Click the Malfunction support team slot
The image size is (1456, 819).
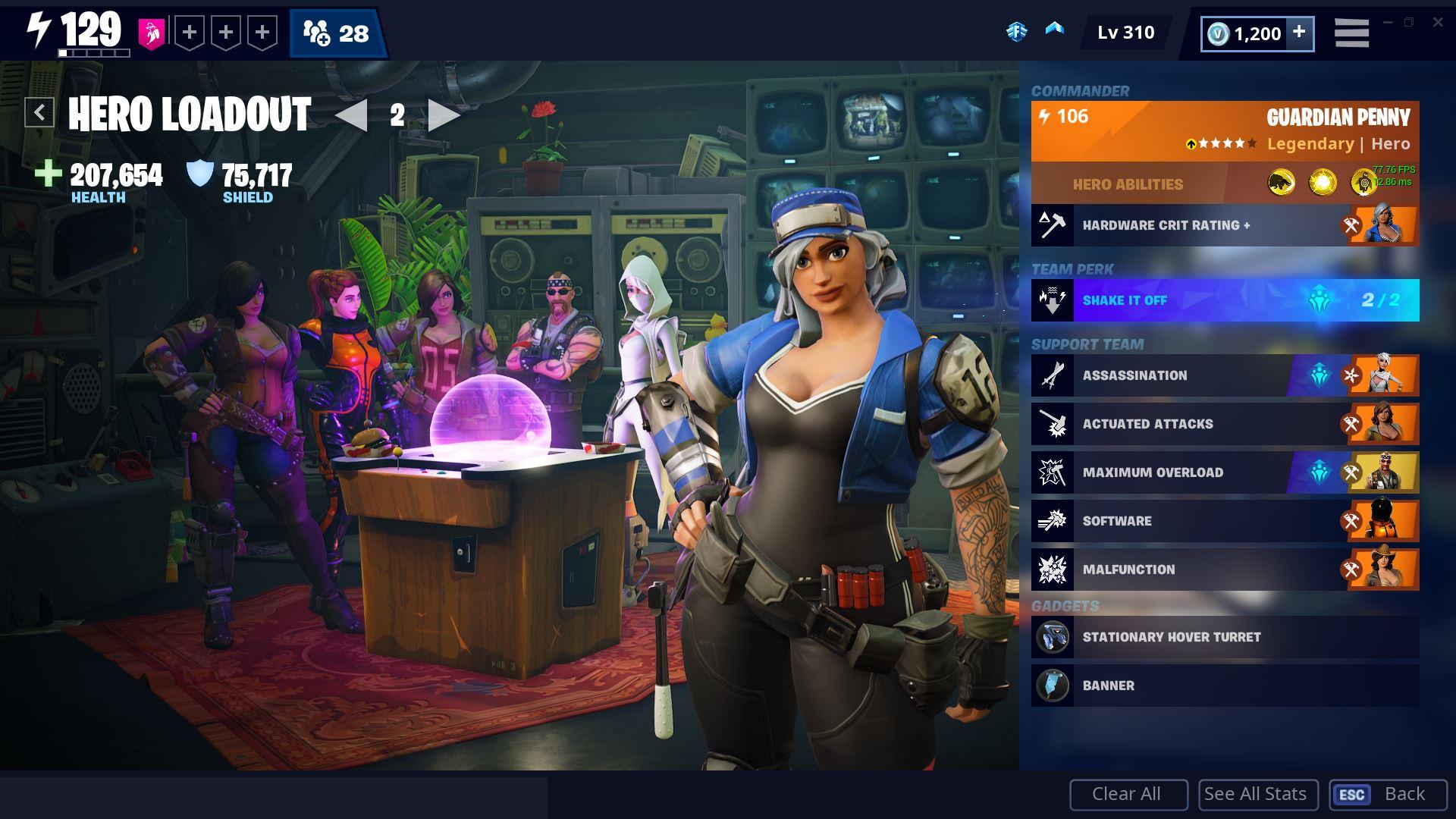point(1224,570)
